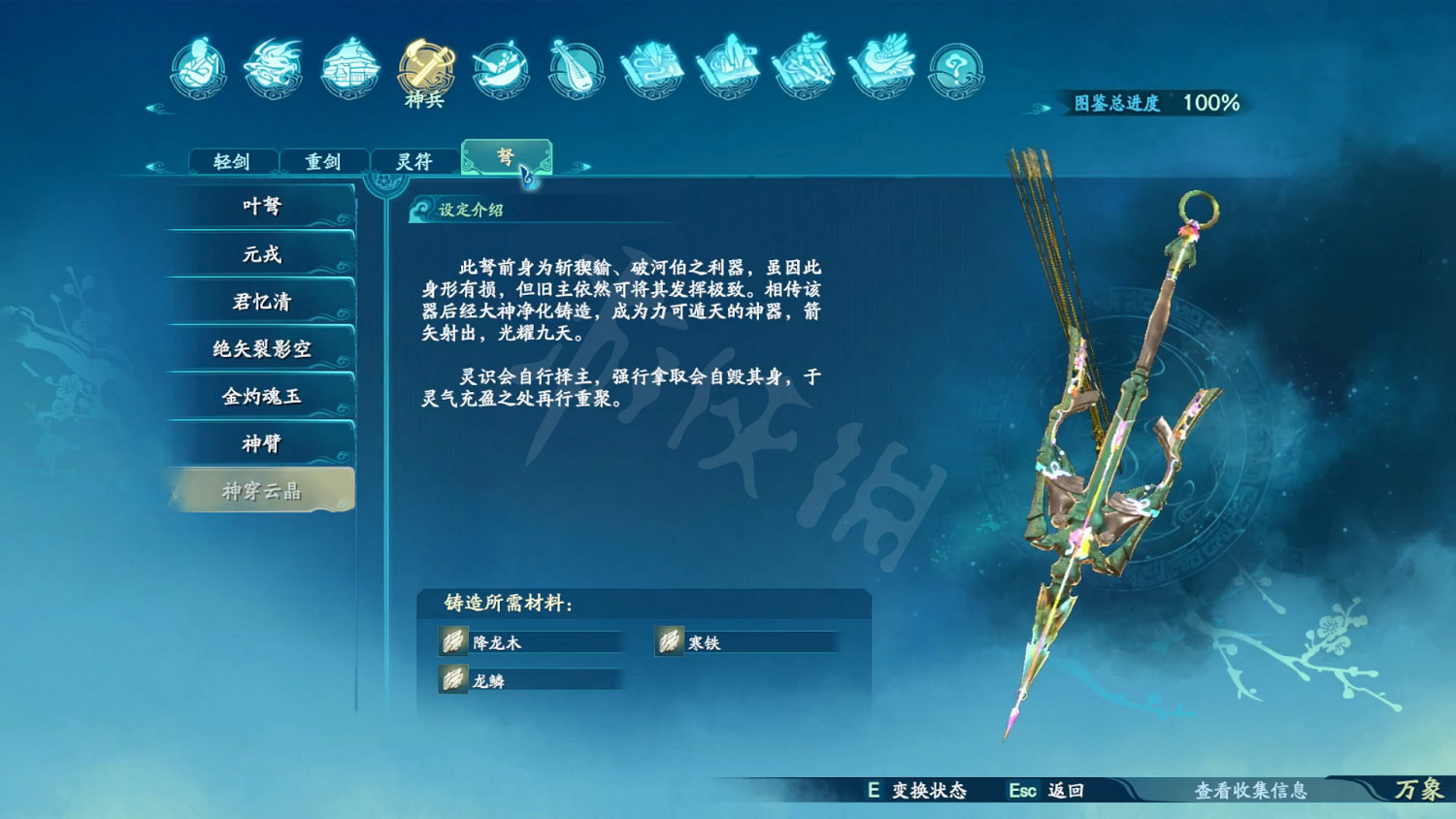Click the 降龙木 material item icon
Screen dimensions: 1456x819
[452, 642]
